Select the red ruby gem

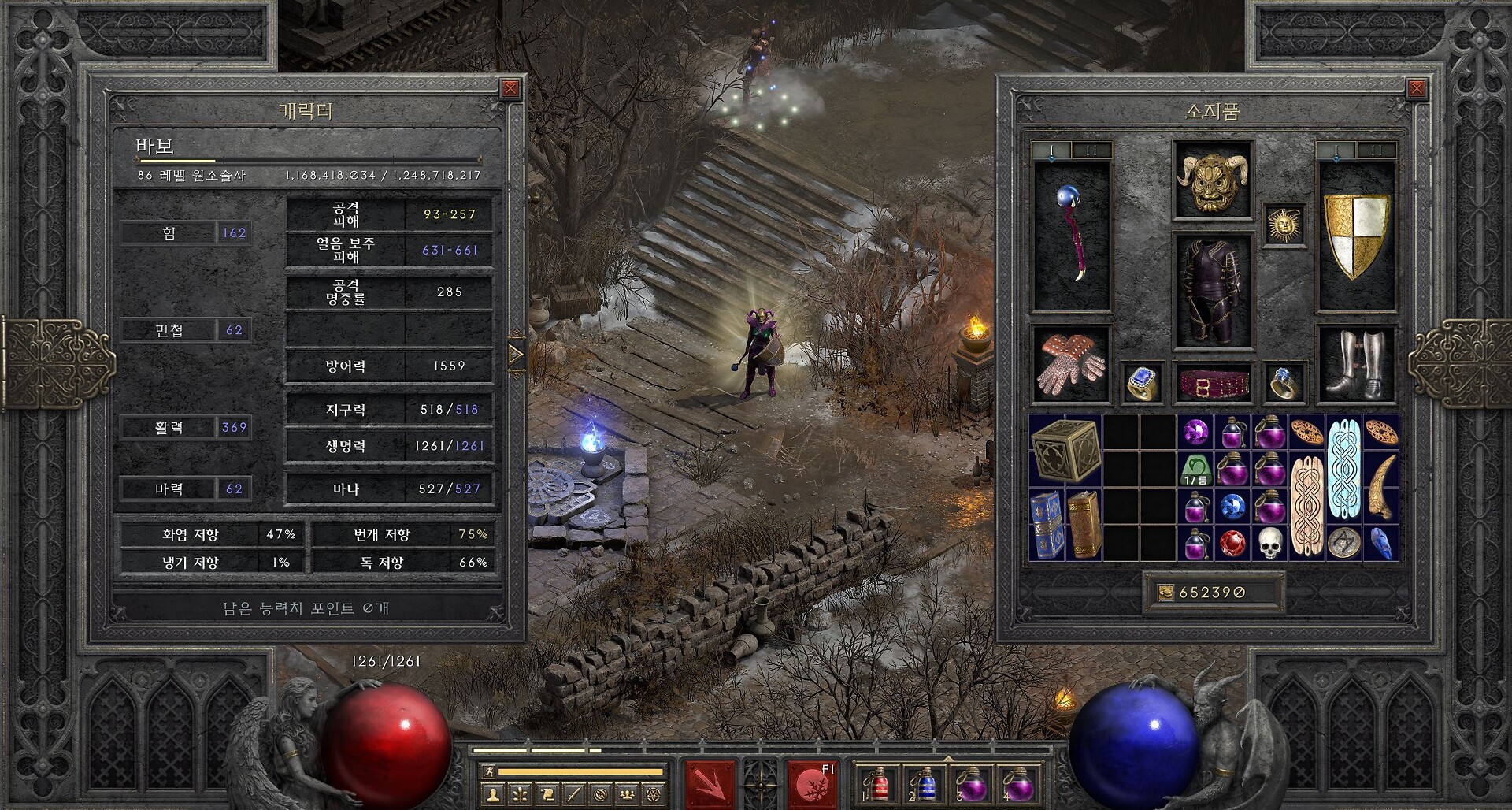(1232, 544)
